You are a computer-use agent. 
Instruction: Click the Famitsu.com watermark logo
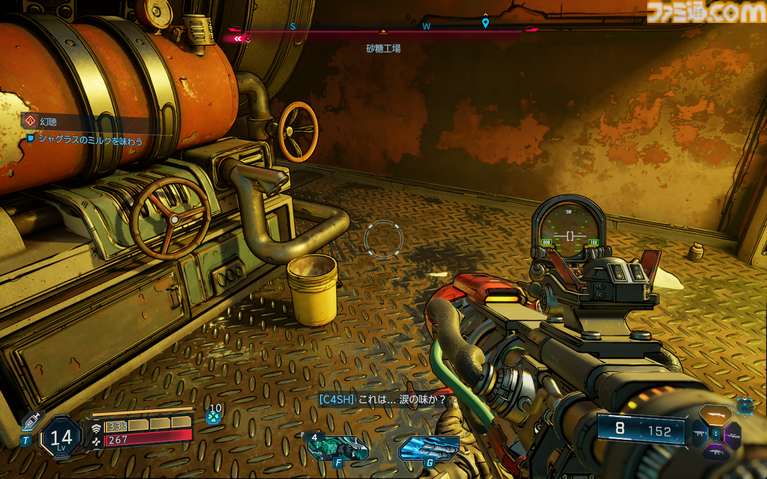pos(703,13)
